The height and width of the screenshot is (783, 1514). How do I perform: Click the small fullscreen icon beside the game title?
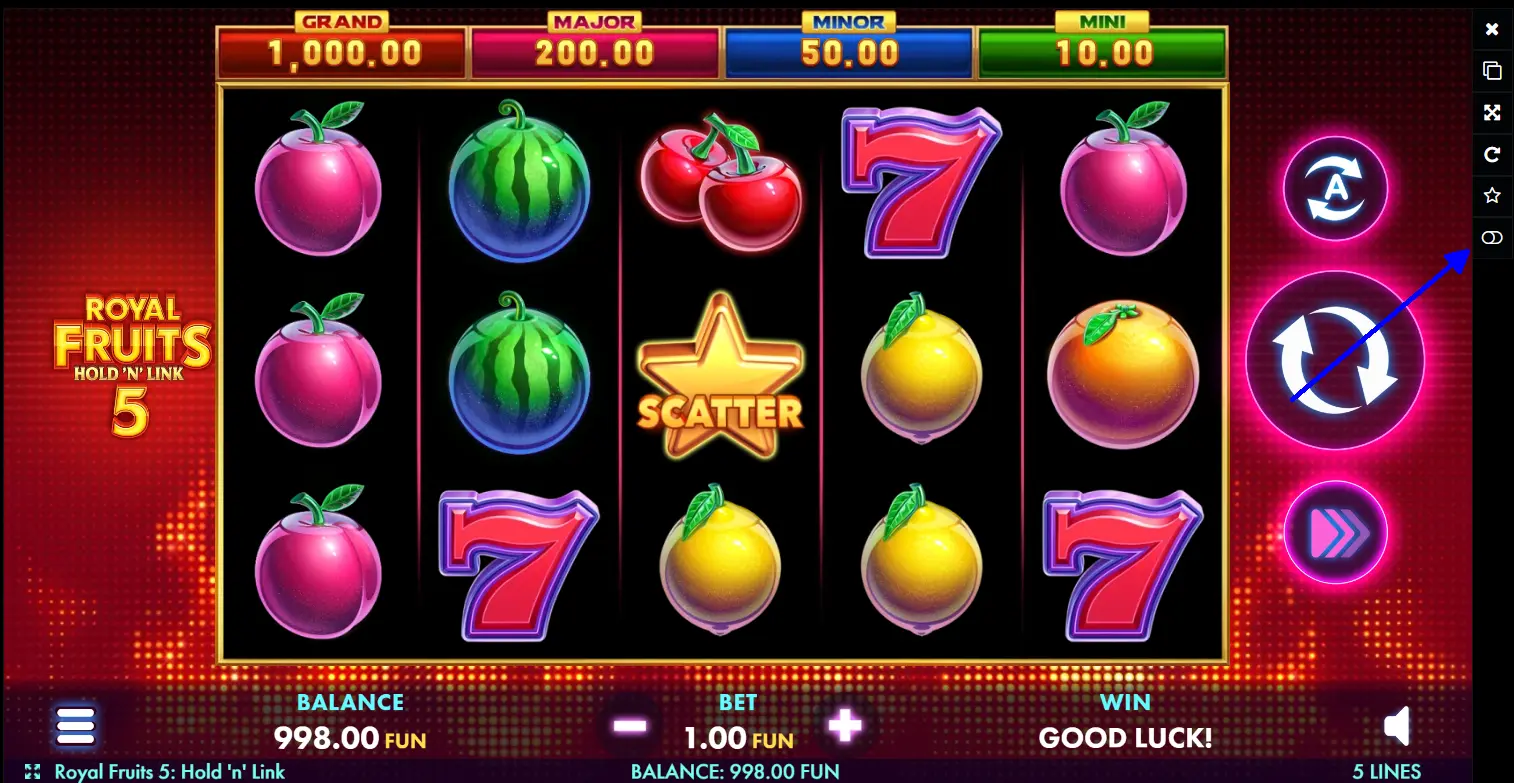[x=32, y=772]
